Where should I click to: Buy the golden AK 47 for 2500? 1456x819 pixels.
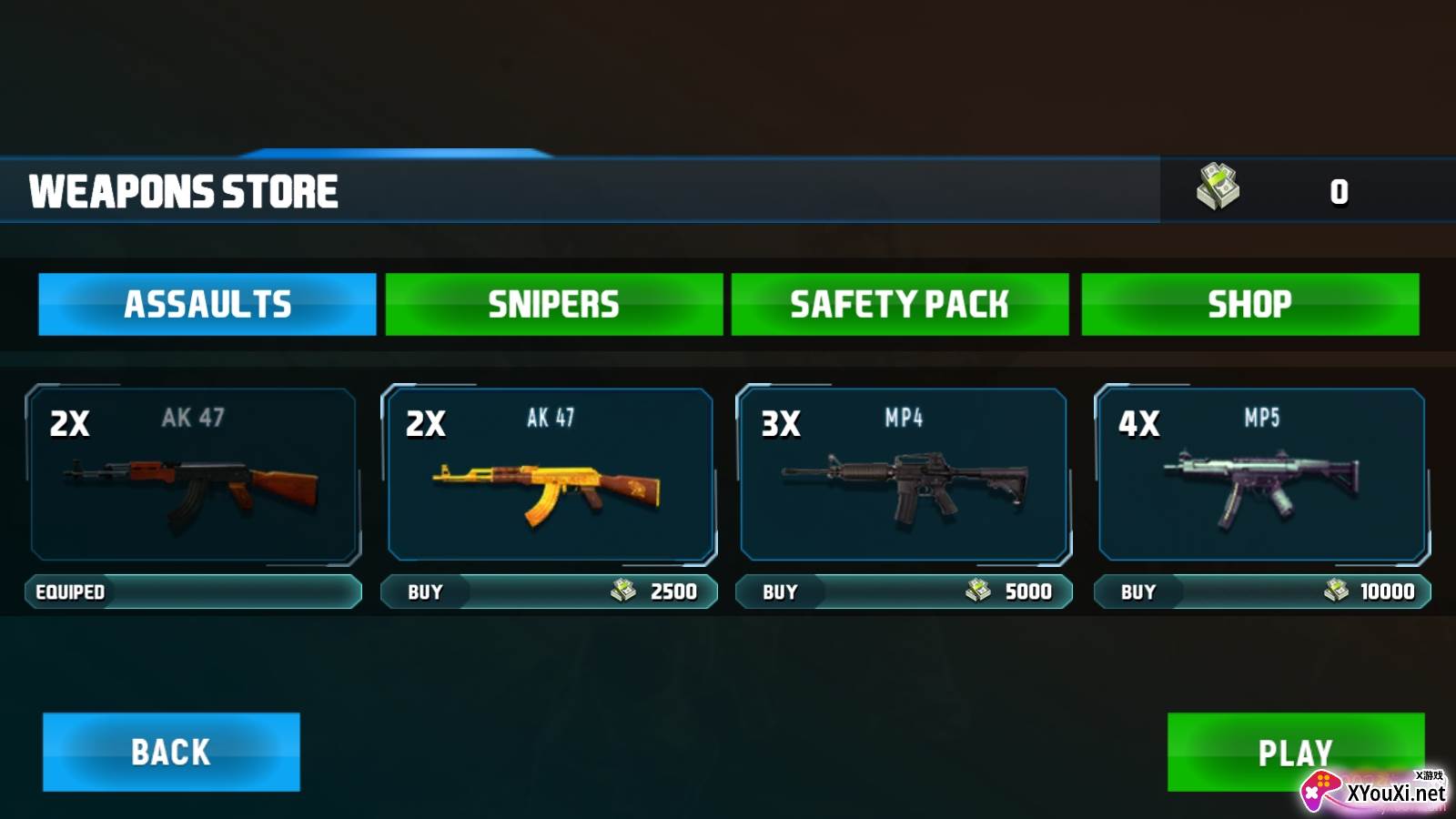click(x=549, y=591)
